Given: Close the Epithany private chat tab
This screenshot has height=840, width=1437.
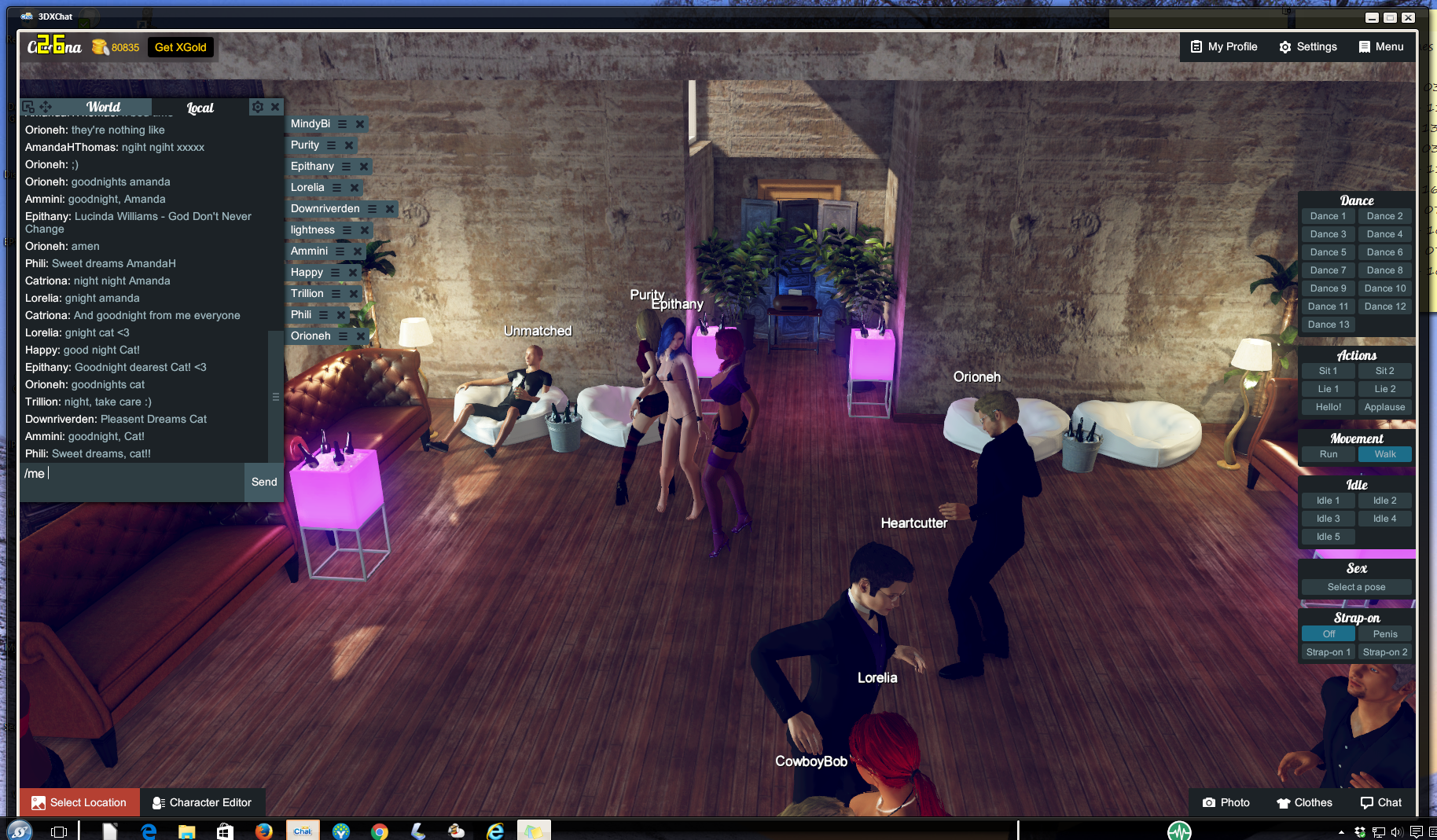Looking at the screenshot, I should [x=364, y=167].
